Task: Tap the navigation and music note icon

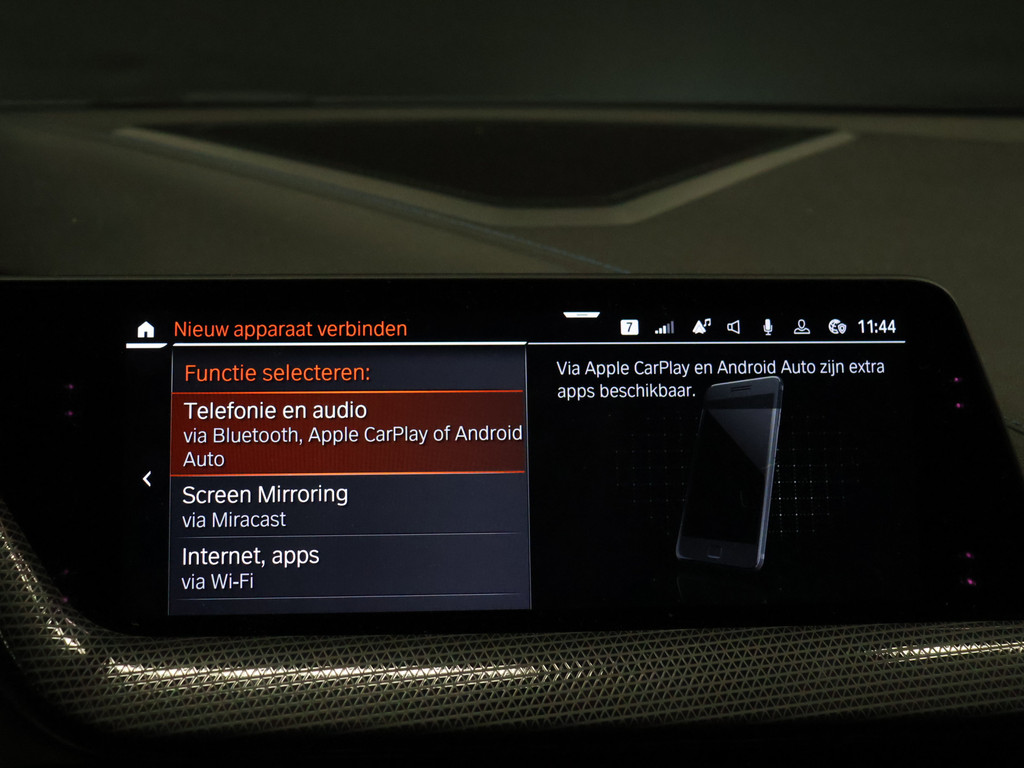Action: click(x=701, y=327)
